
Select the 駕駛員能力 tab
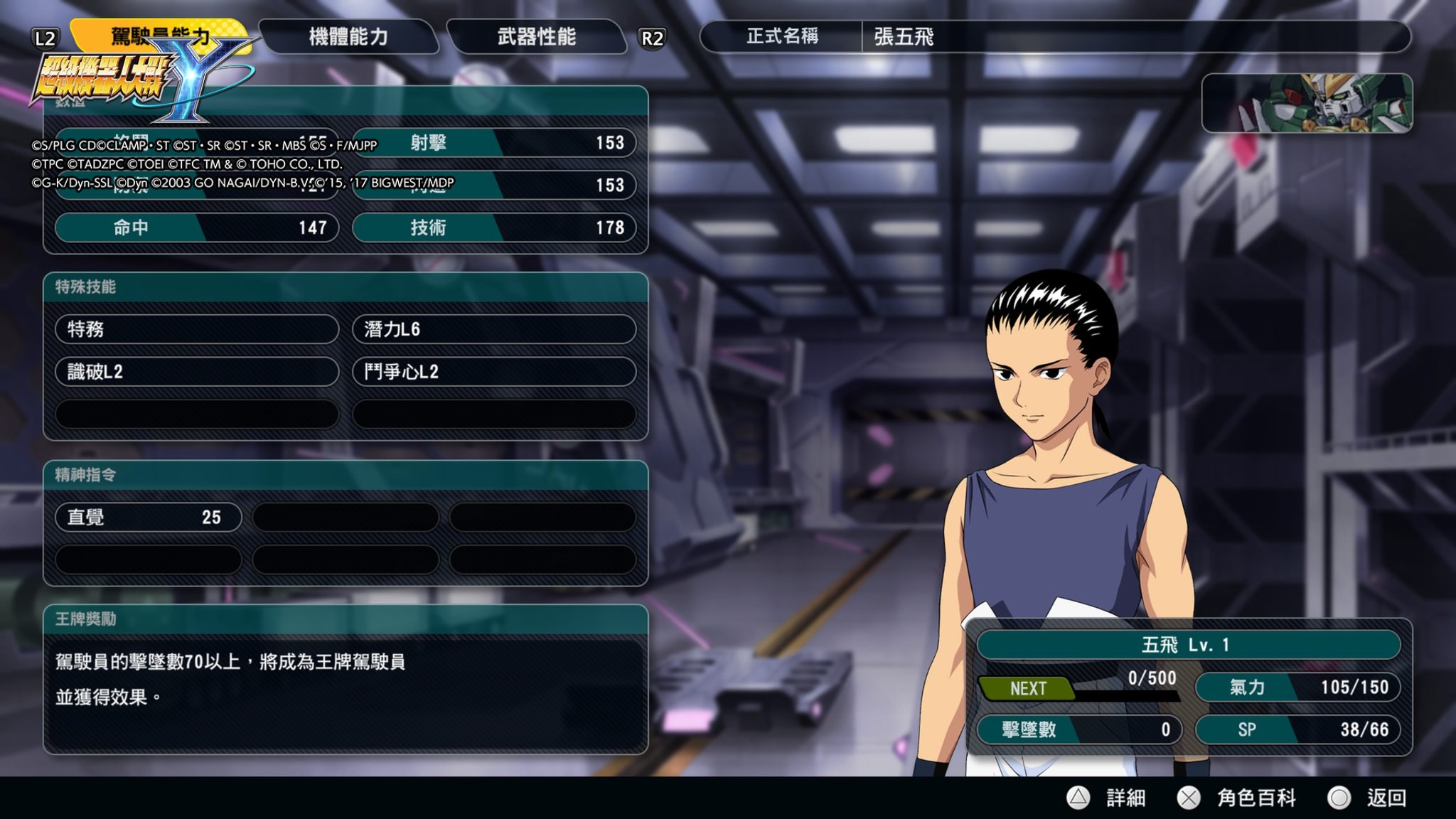point(160,34)
